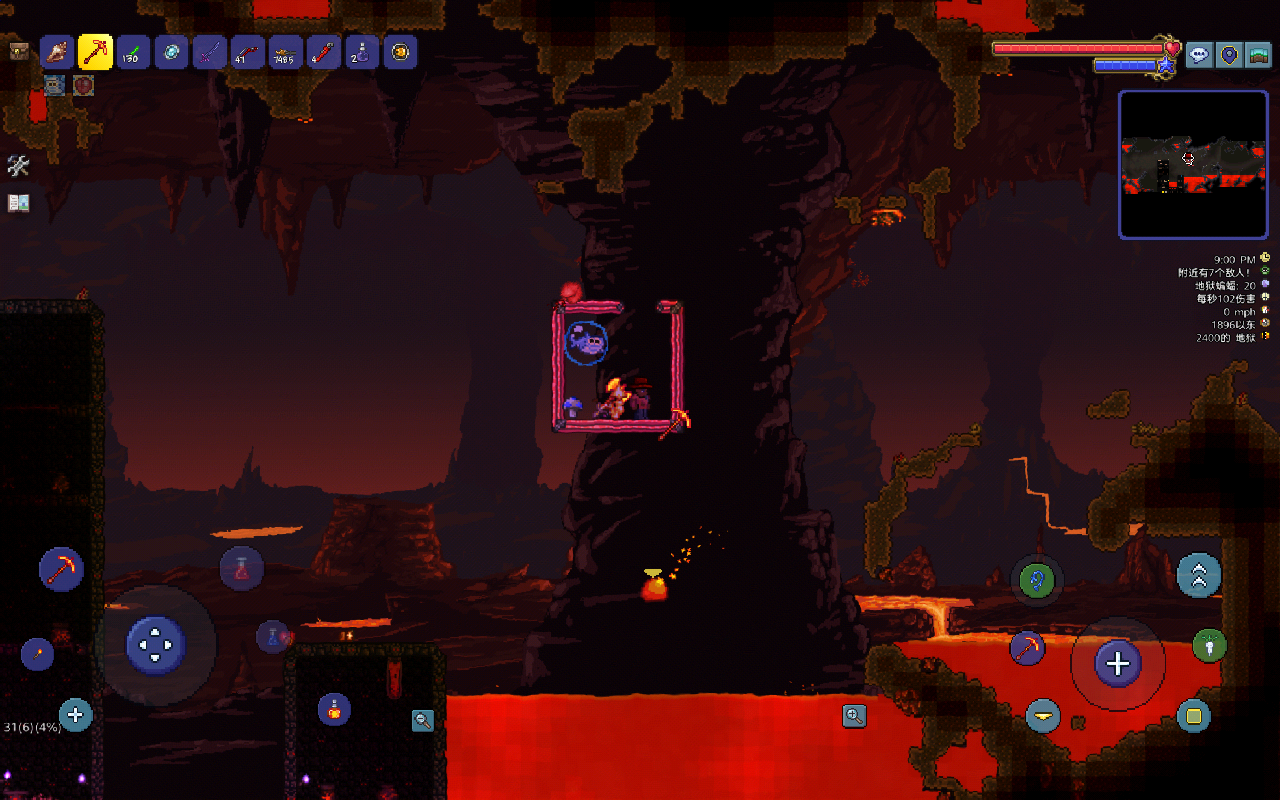Image resolution: width=1280 pixels, height=800 pixels.
Task: Use the red healing potion quick button
Action: point(241,569)
